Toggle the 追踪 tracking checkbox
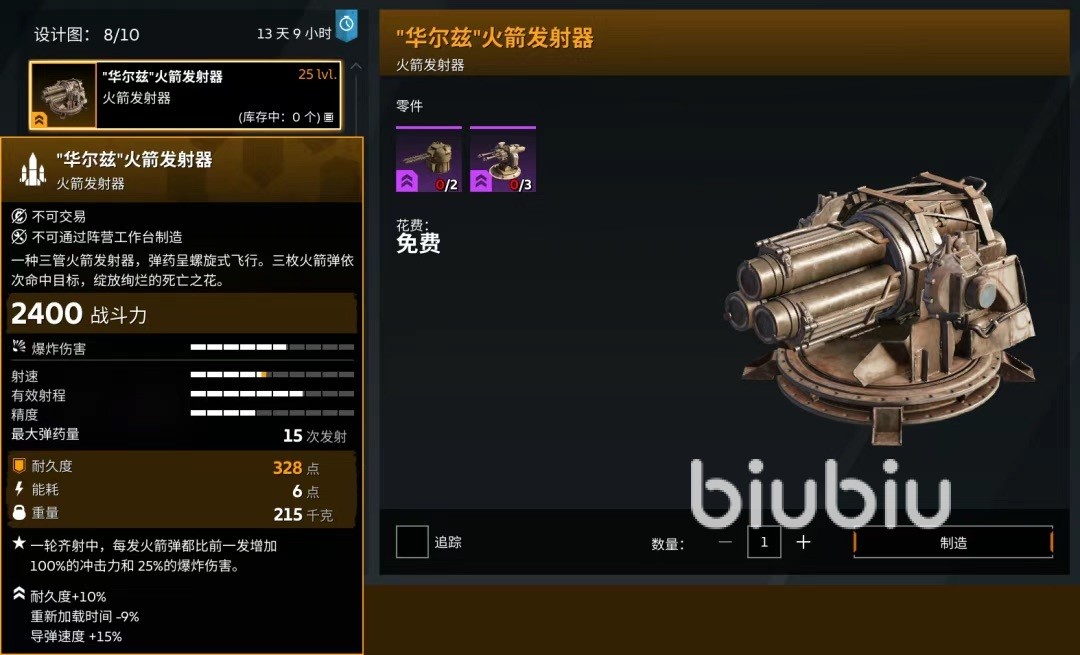The width and height of the screenshot is (1080, 655). 412,542
